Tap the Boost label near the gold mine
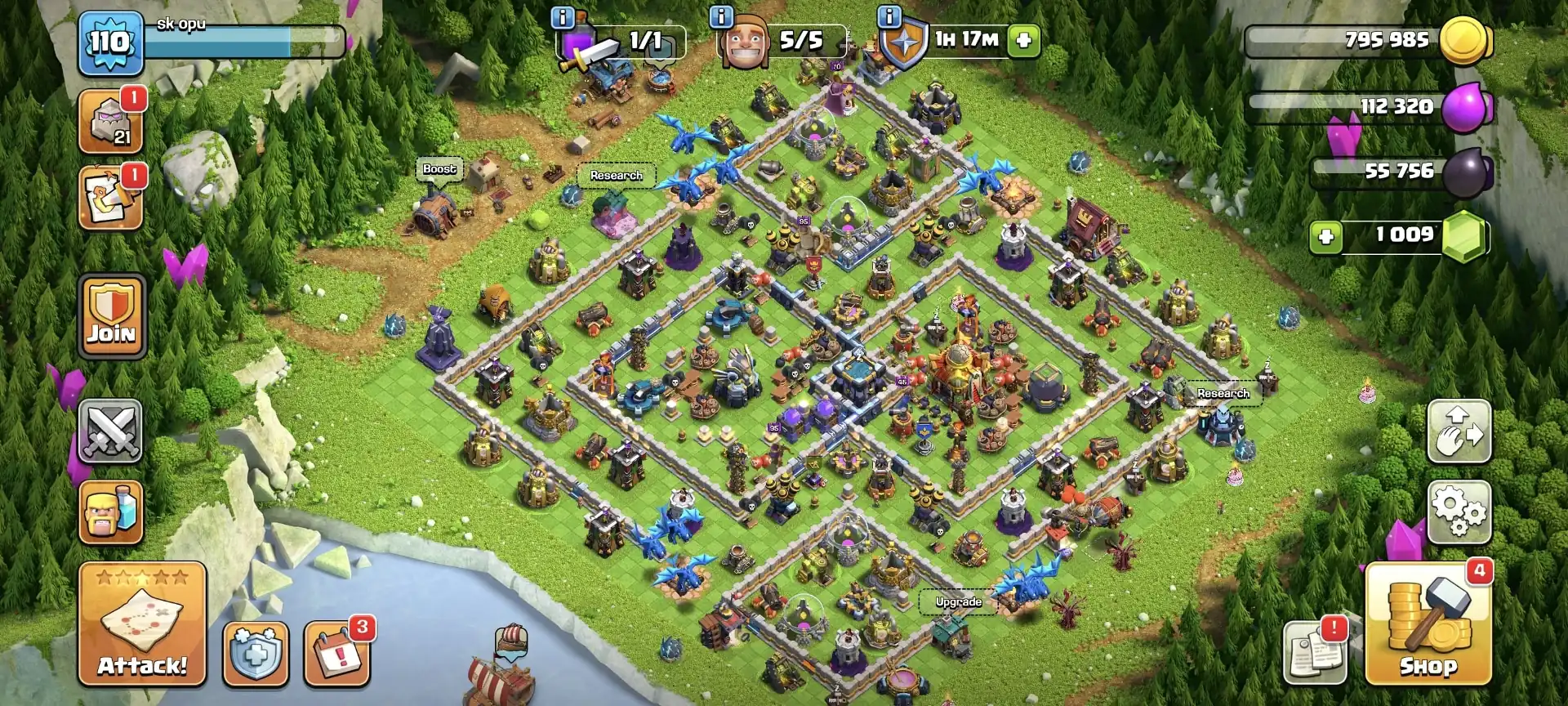 point(438,169)
